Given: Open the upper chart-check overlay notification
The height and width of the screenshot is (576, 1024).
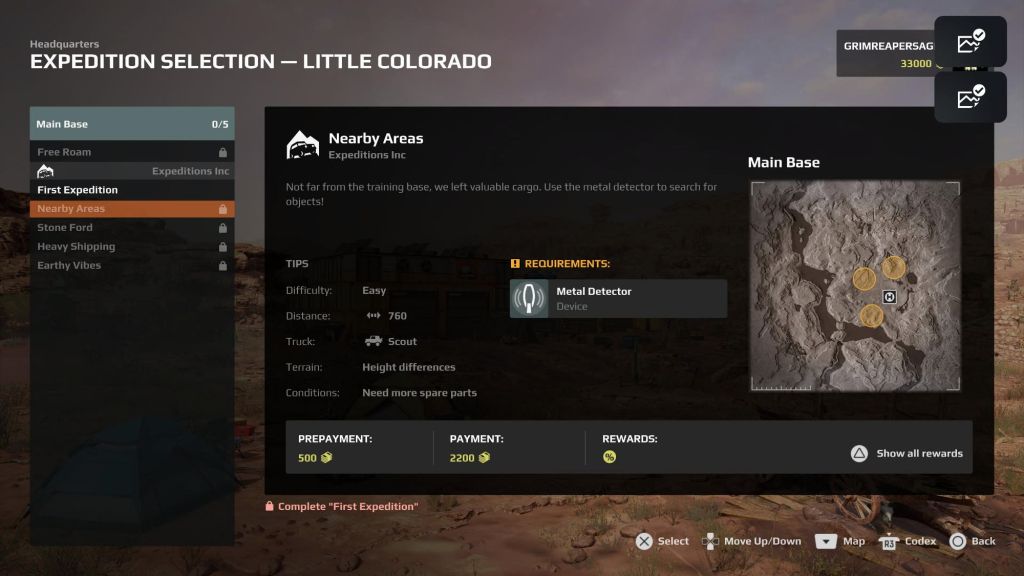Looking at the screenshot, I should coord(970,42).
